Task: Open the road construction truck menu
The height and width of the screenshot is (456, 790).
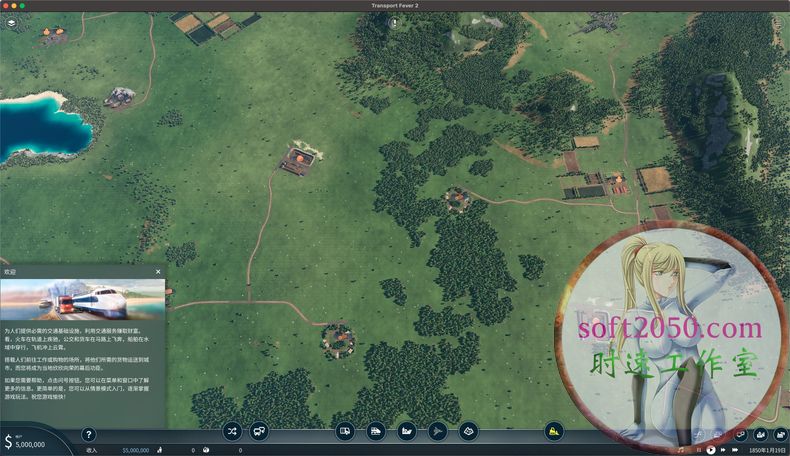Action: [345, 432]
